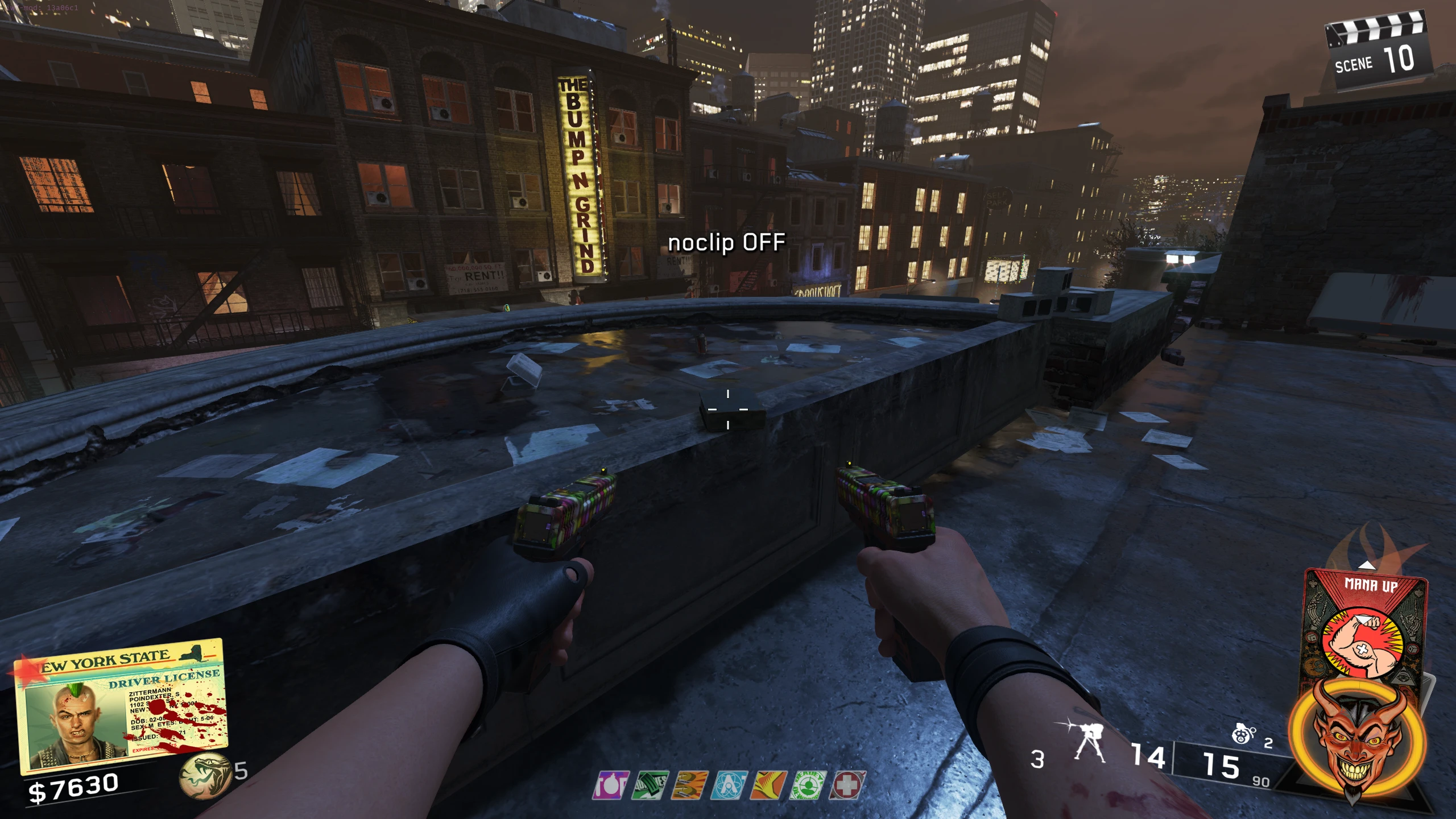Screen dimensions: 1456x819
Task: Select the pink bomb perk icon
Action: (611, 785)
